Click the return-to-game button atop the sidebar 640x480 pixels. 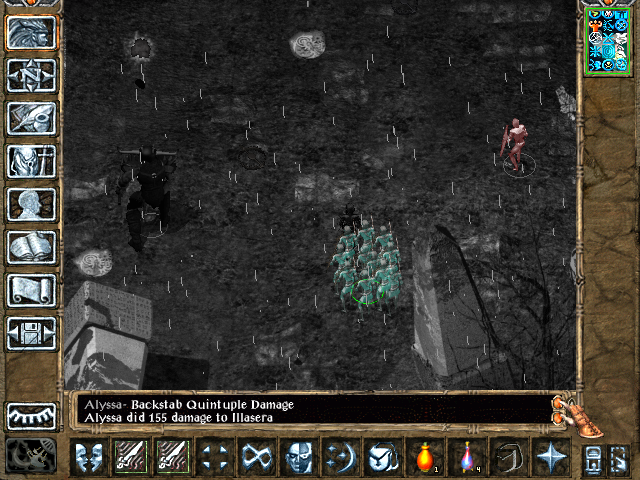pos(32,33)
